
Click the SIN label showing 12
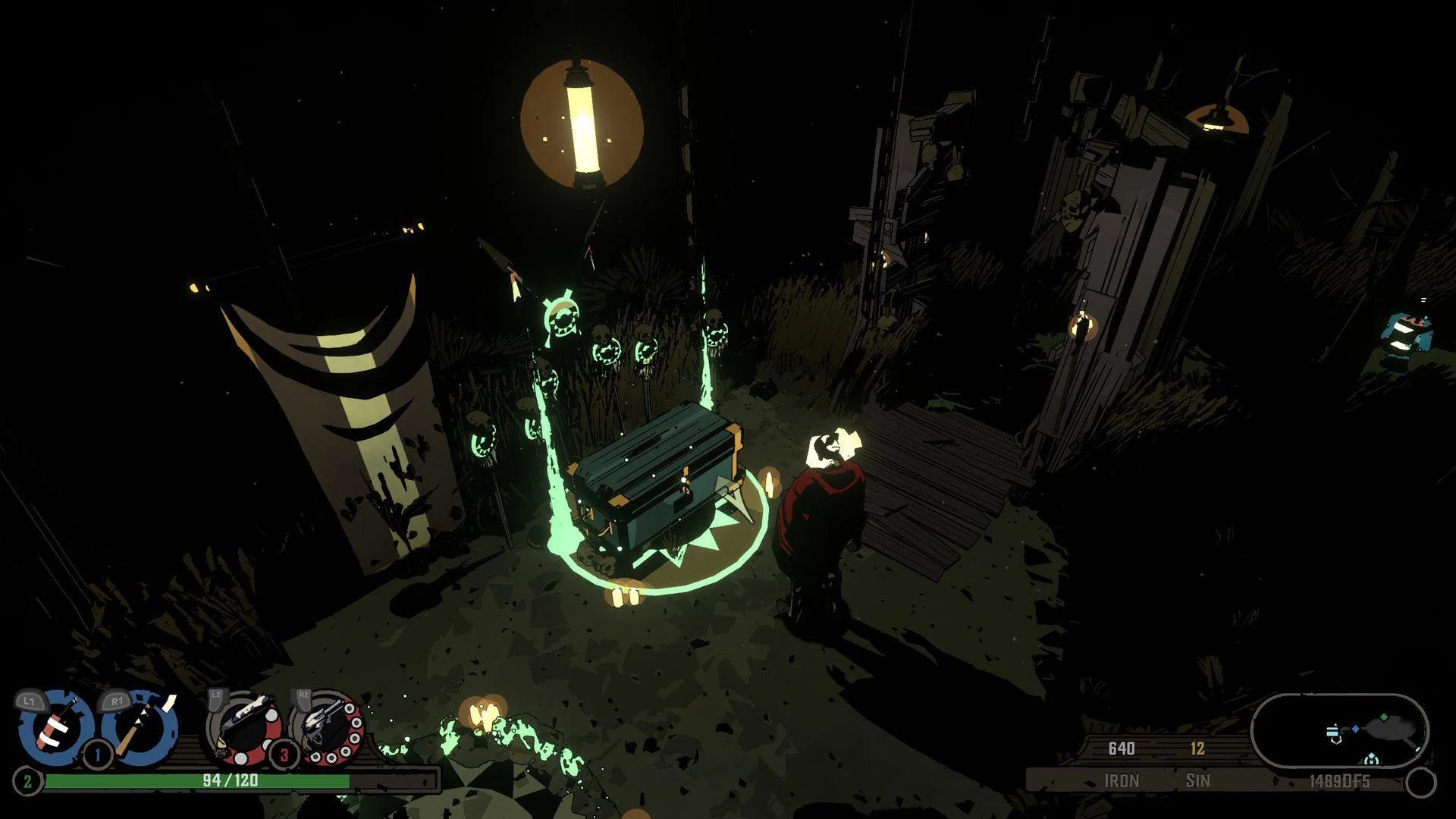pyautogui.click(x=1198, y=780)
